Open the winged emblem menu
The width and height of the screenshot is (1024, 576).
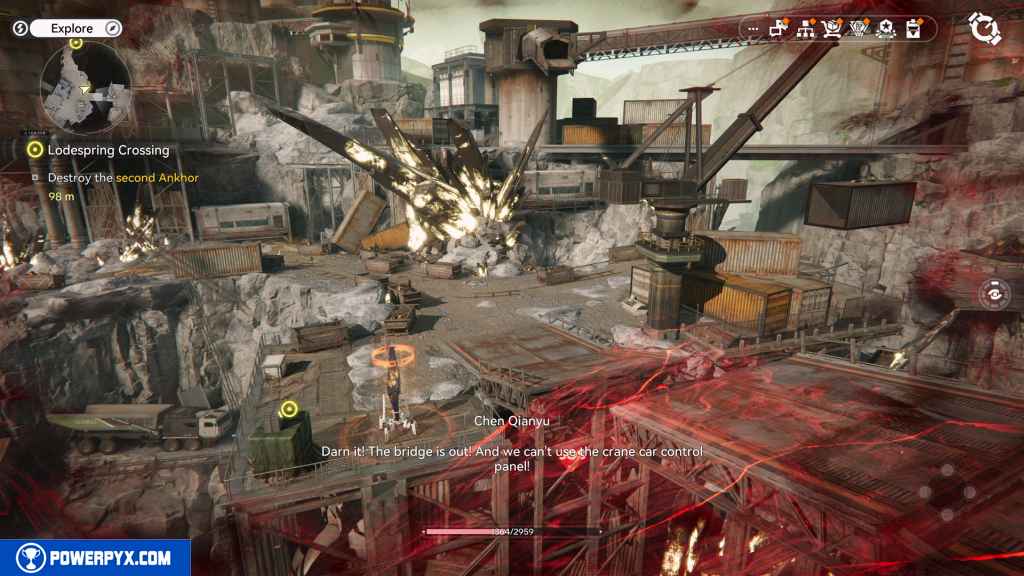coord(858,29)
